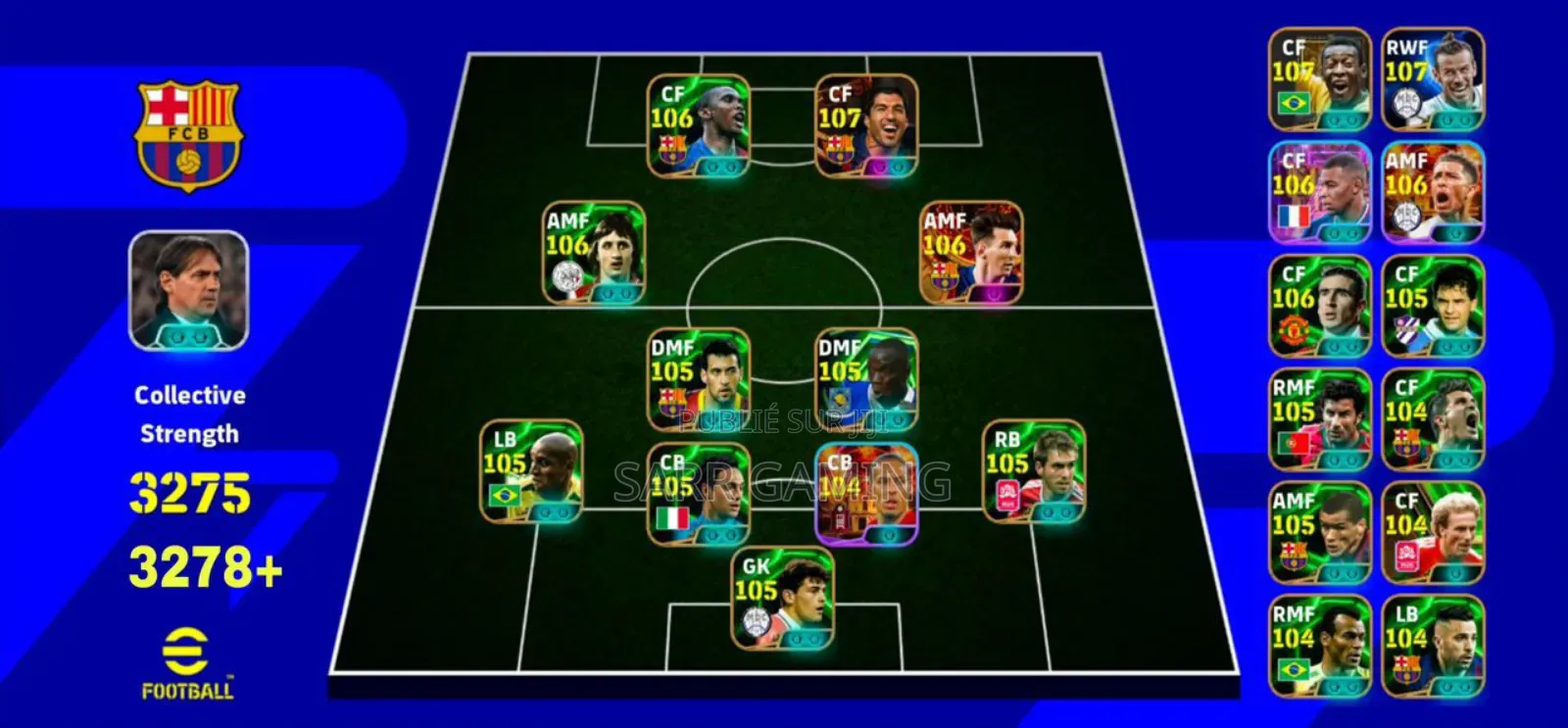1568x728 pixels.
Task: Select the AMF 106 card with Ajax badge
Action: point(594,253)
